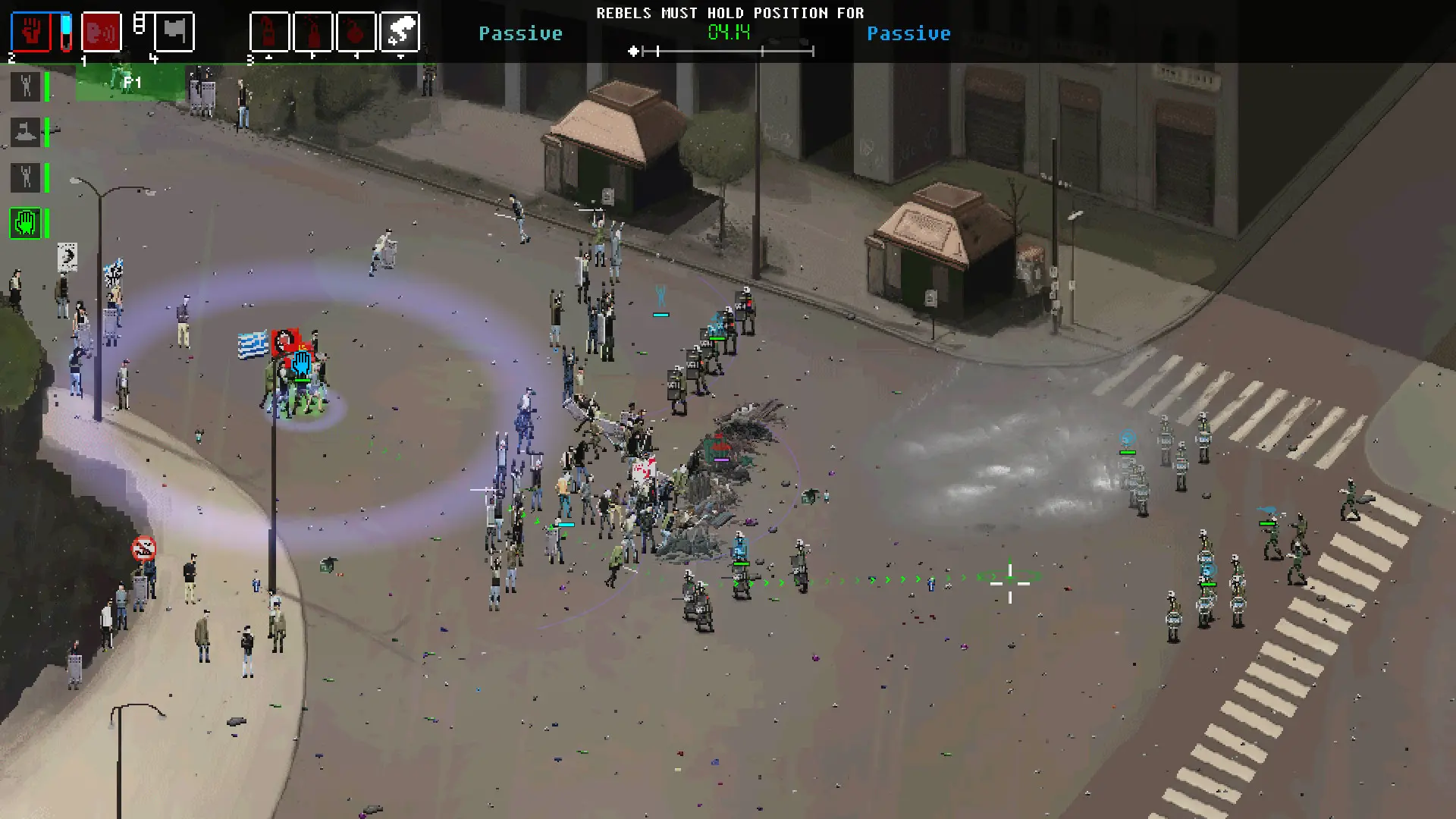Select the raised fist protest action icon
The width and height of the screenshot is (1456, 819).
[x=32, y=31]
